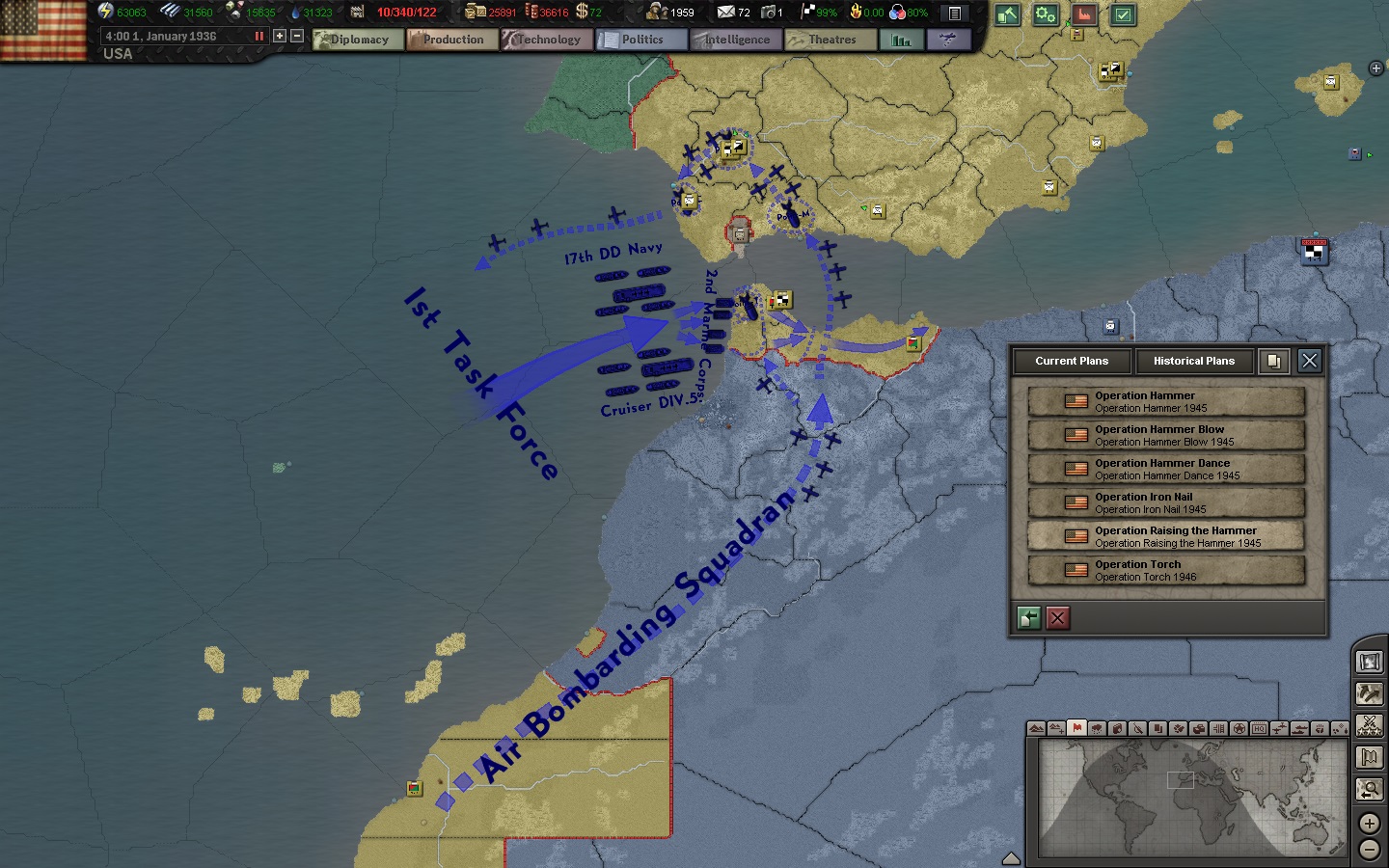Open the HQ map mode
This screenshot has width=1389, height=868.
1258,729
